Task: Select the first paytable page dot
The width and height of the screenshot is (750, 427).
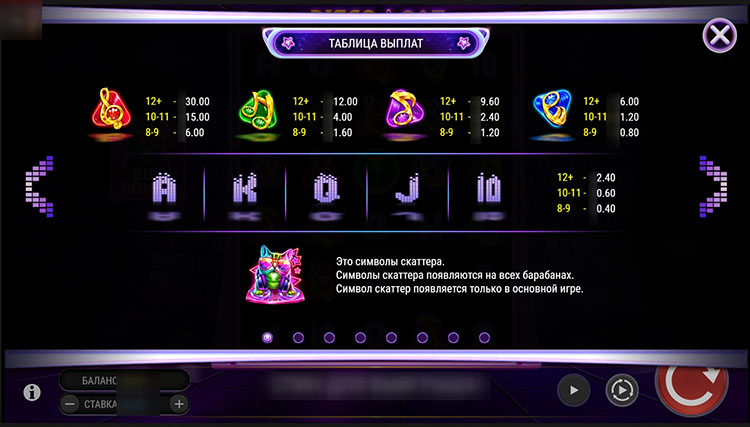Action: [x=267, y=337]
